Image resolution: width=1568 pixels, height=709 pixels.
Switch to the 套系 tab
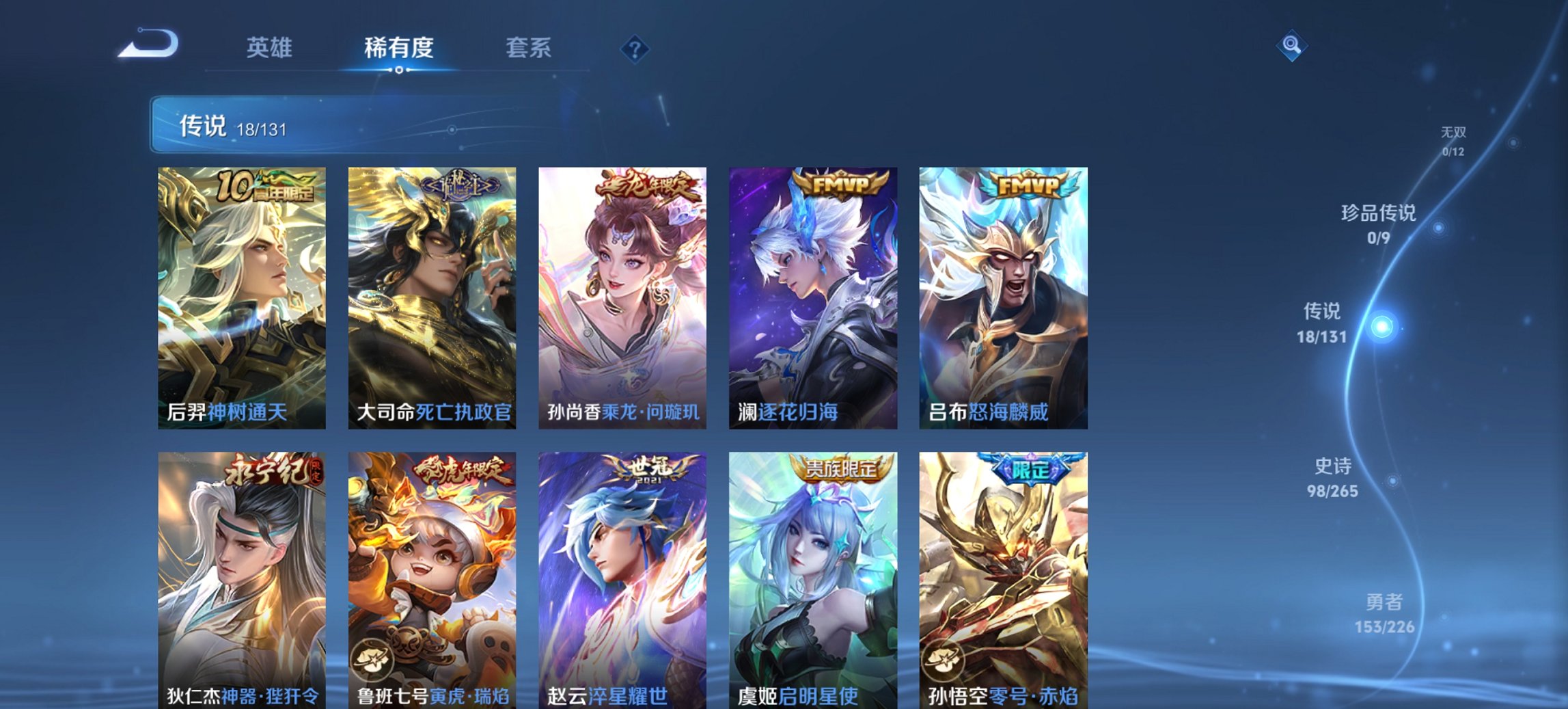tap(529, 48)
